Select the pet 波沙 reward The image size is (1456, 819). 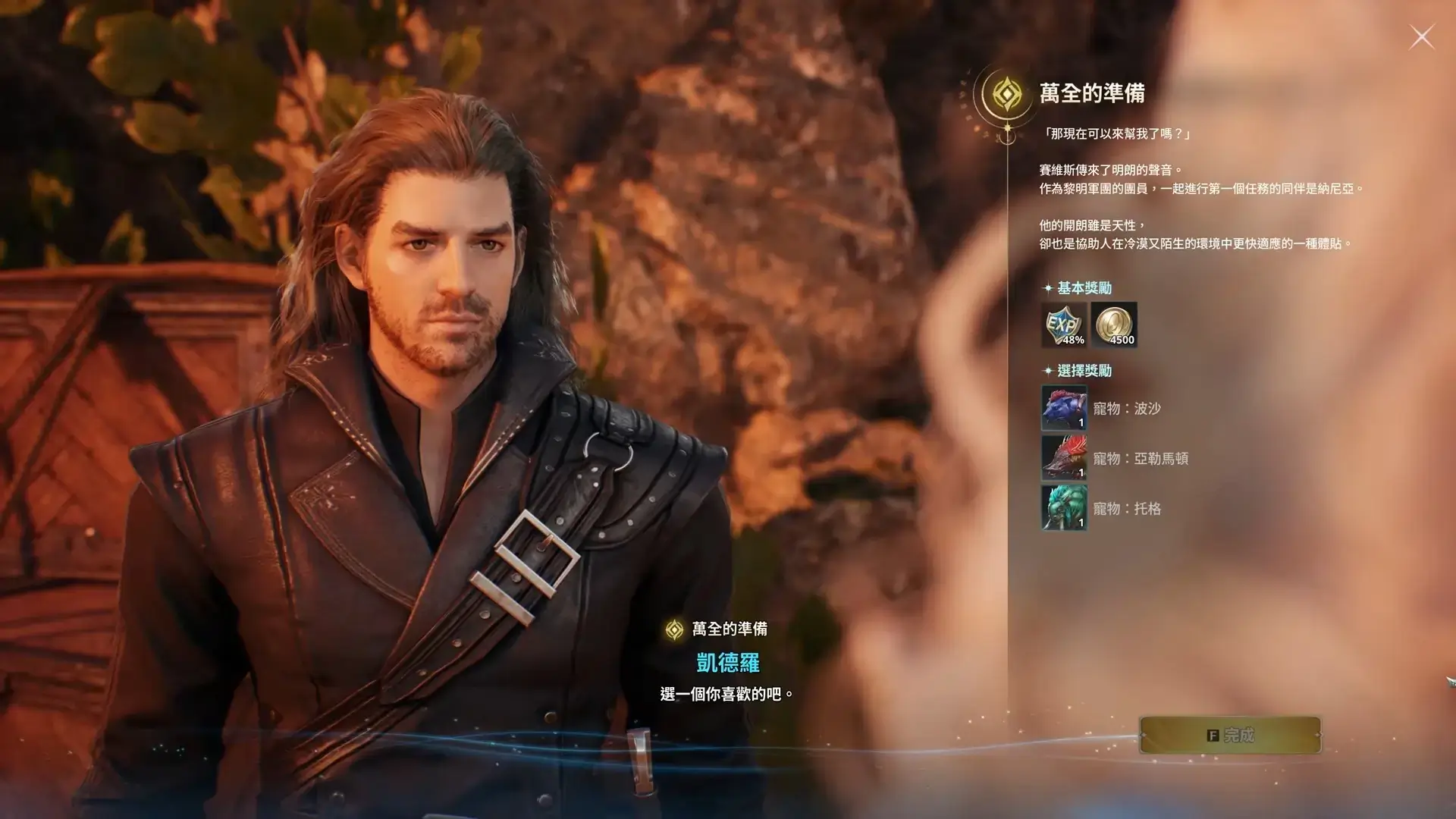pyautogui.click(x=1064, y=408)
